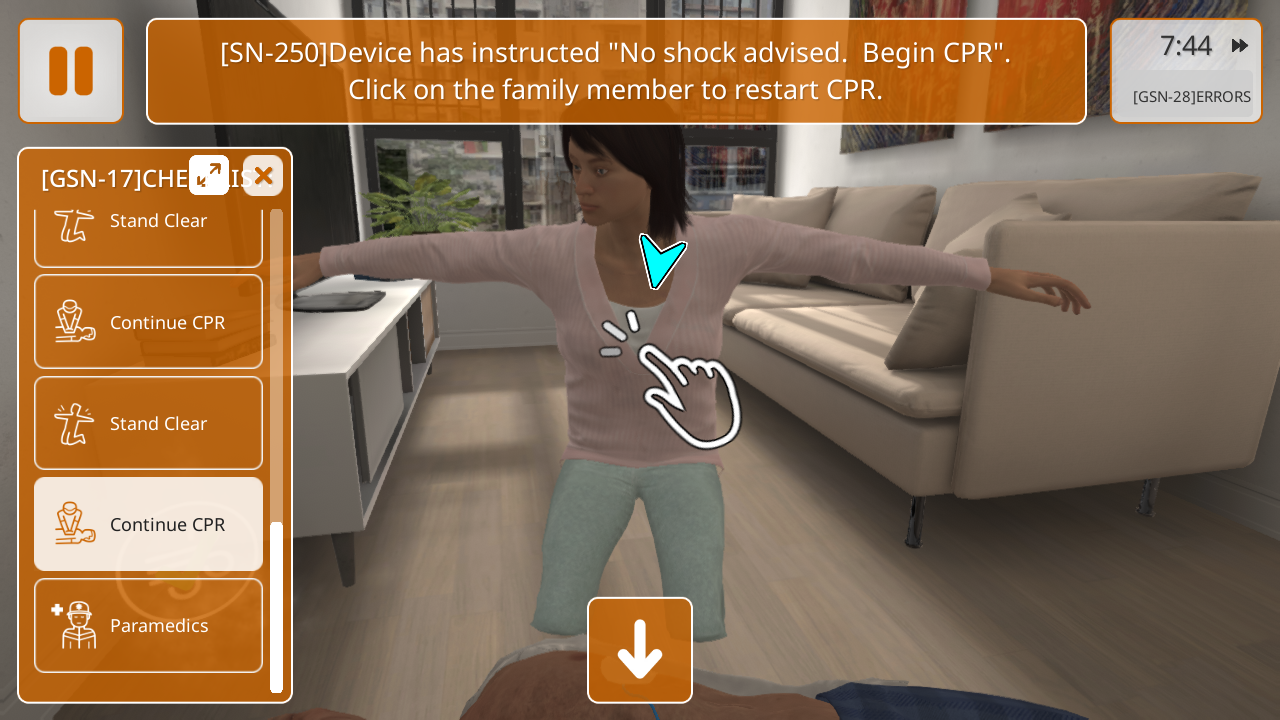The width and height of the screenshot is (1280, 720).
Task: Select the Paramedics checklist step
Action: 149,626
